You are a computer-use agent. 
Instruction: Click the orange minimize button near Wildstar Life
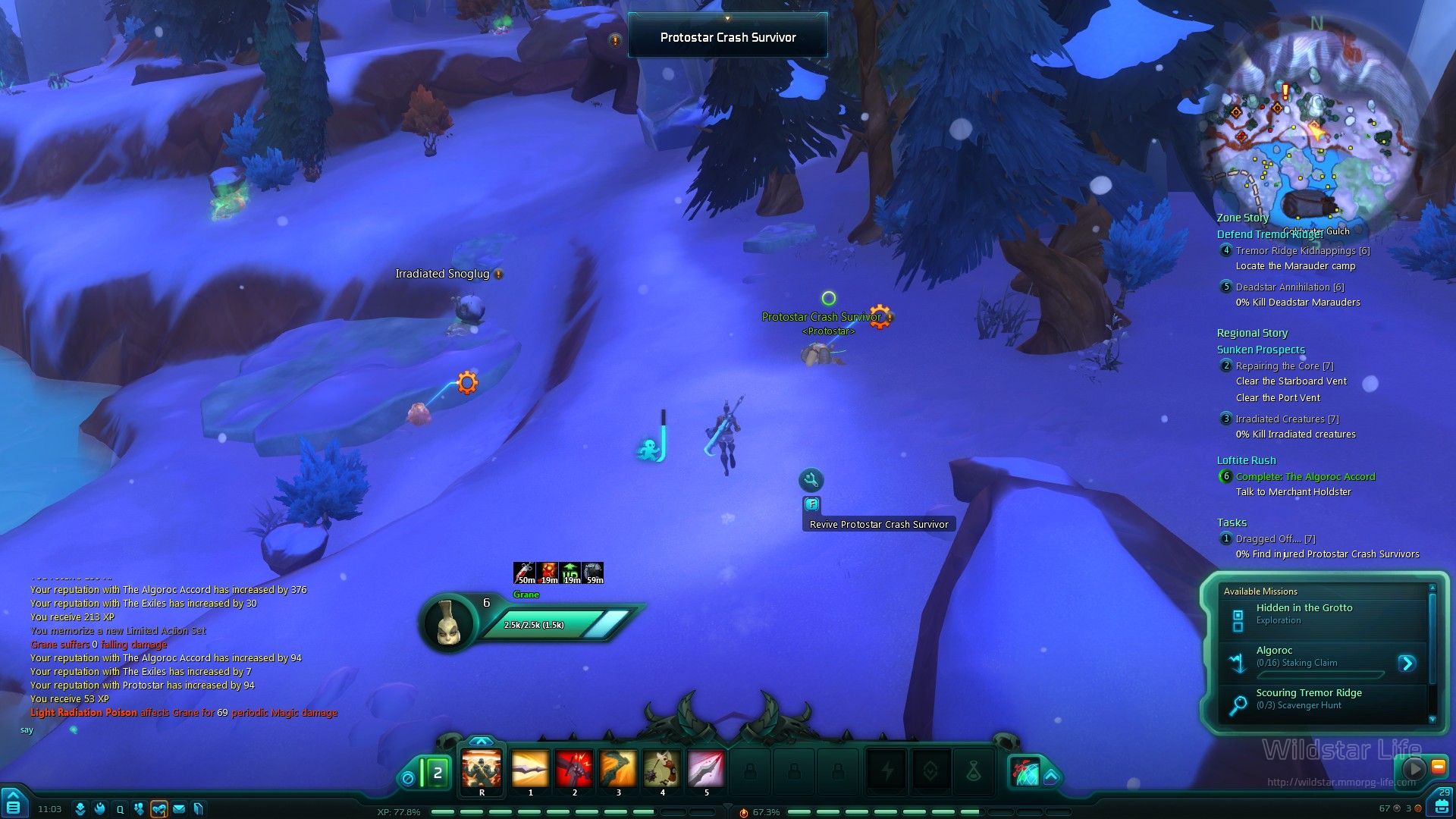tap(1438, 767)
